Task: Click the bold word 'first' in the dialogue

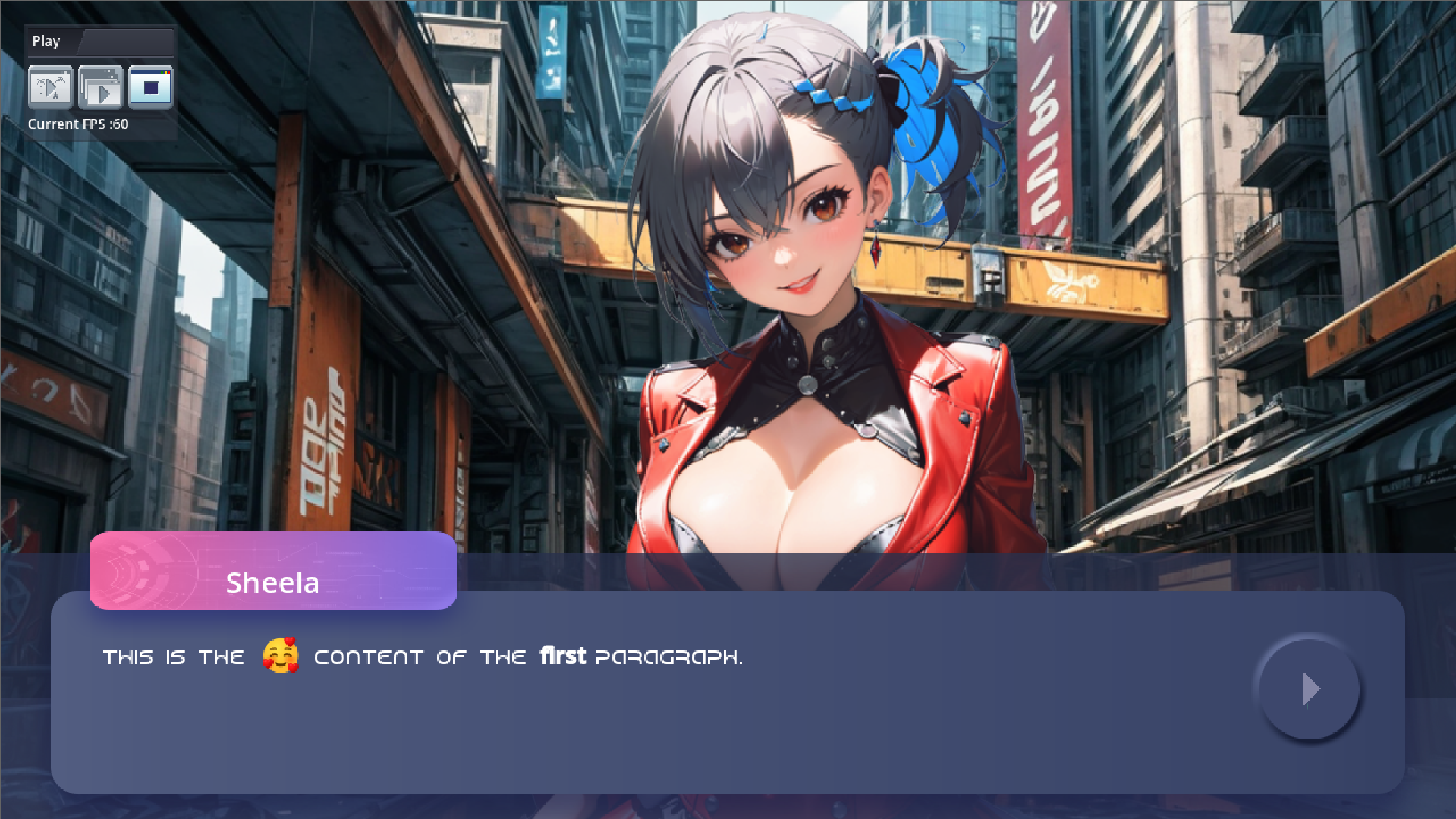Action: (x=562, y=656)
